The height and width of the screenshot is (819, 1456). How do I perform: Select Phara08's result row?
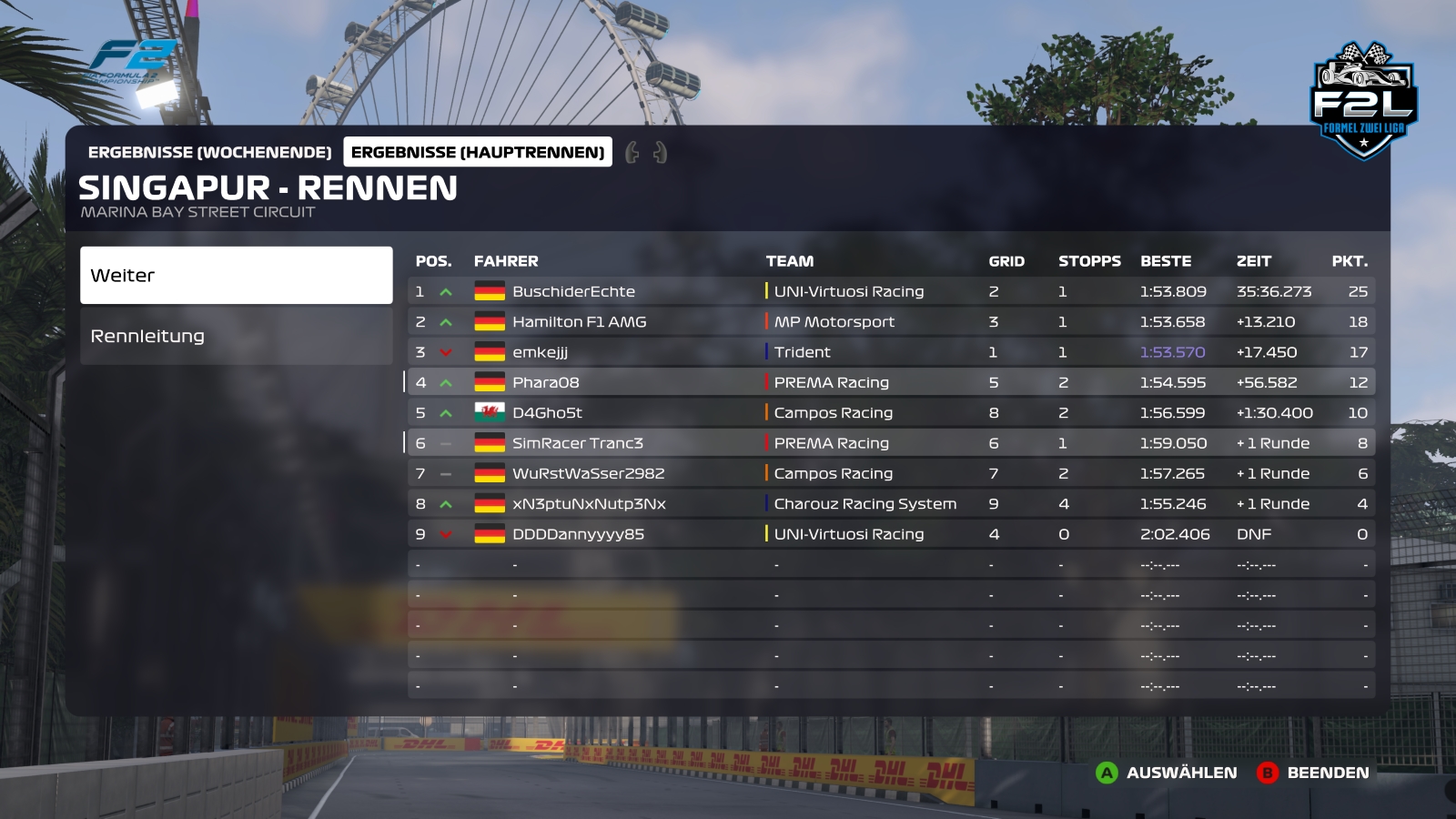point(890,382)
